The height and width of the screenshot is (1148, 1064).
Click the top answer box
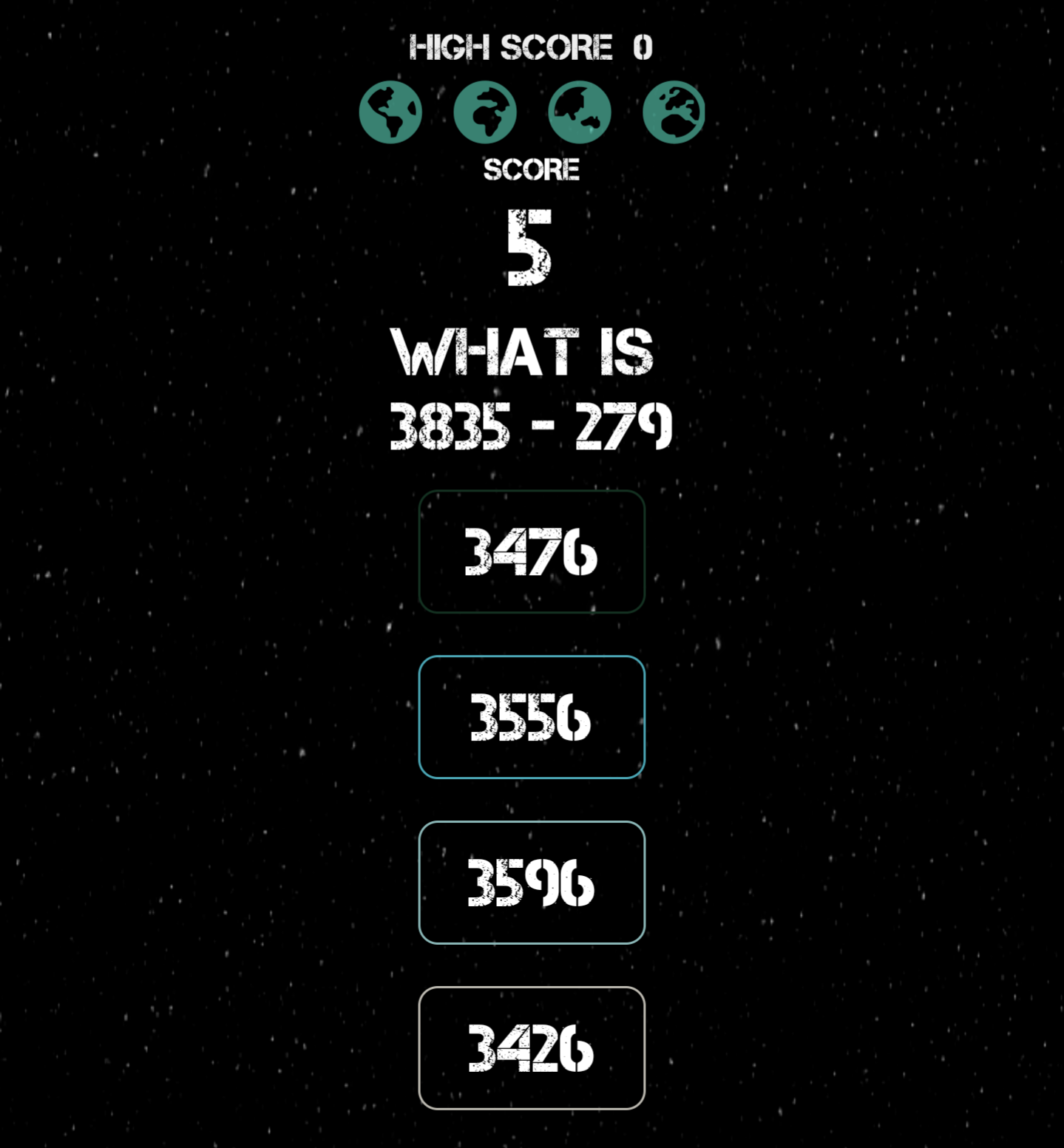click(532, 551)
